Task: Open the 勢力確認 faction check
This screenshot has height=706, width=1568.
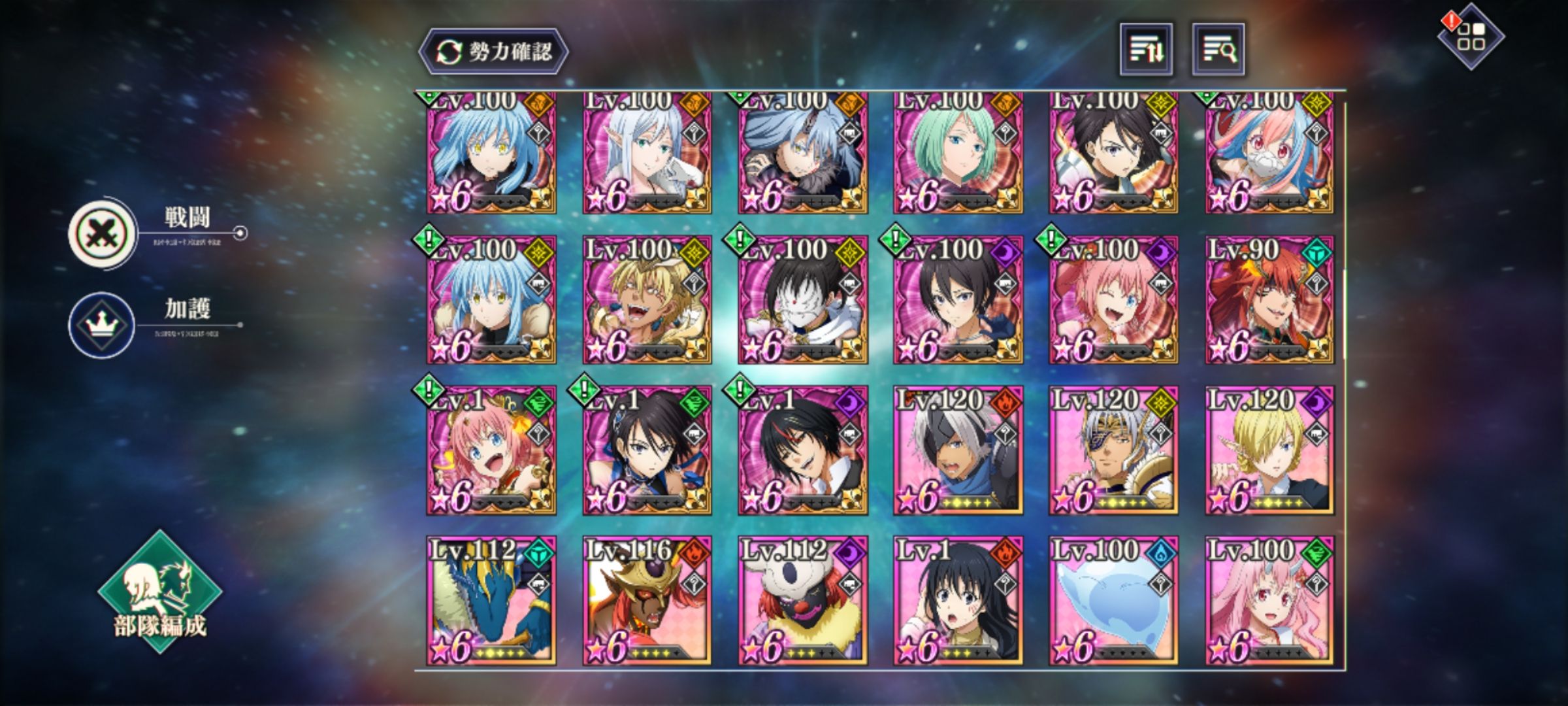Action: pos(493,51)
